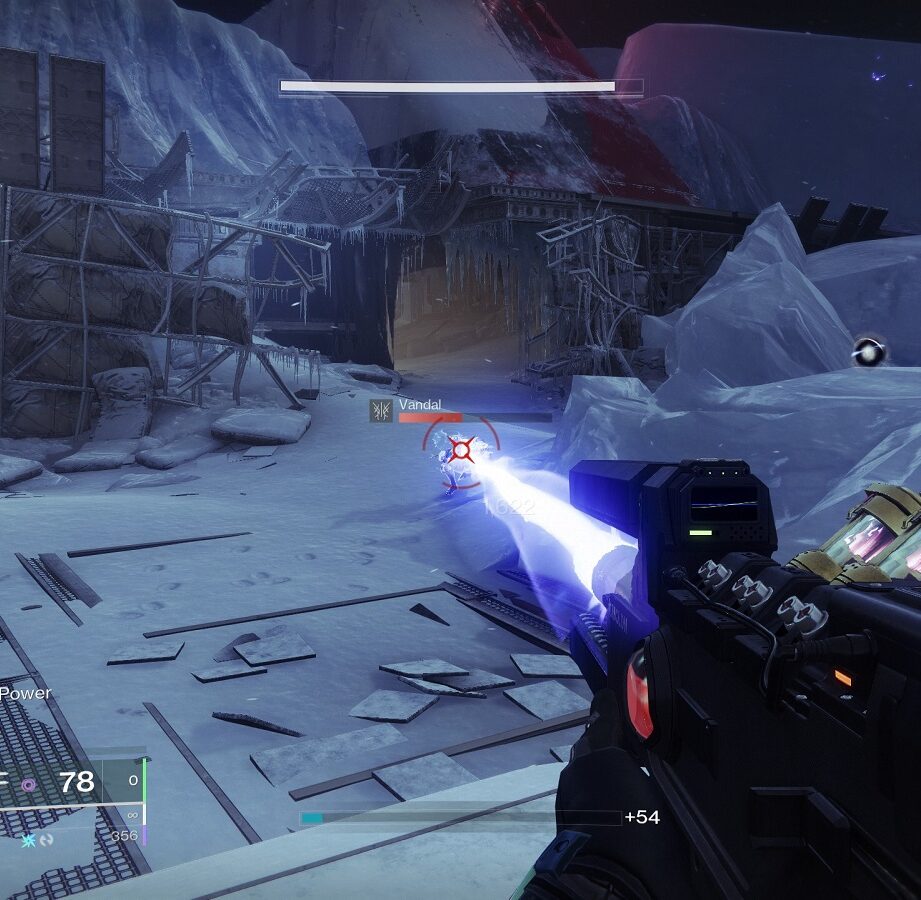This screenshot has width=921, height=900.
Task: Select the cyan starburst icon
Action: click(x=28, y=840)
